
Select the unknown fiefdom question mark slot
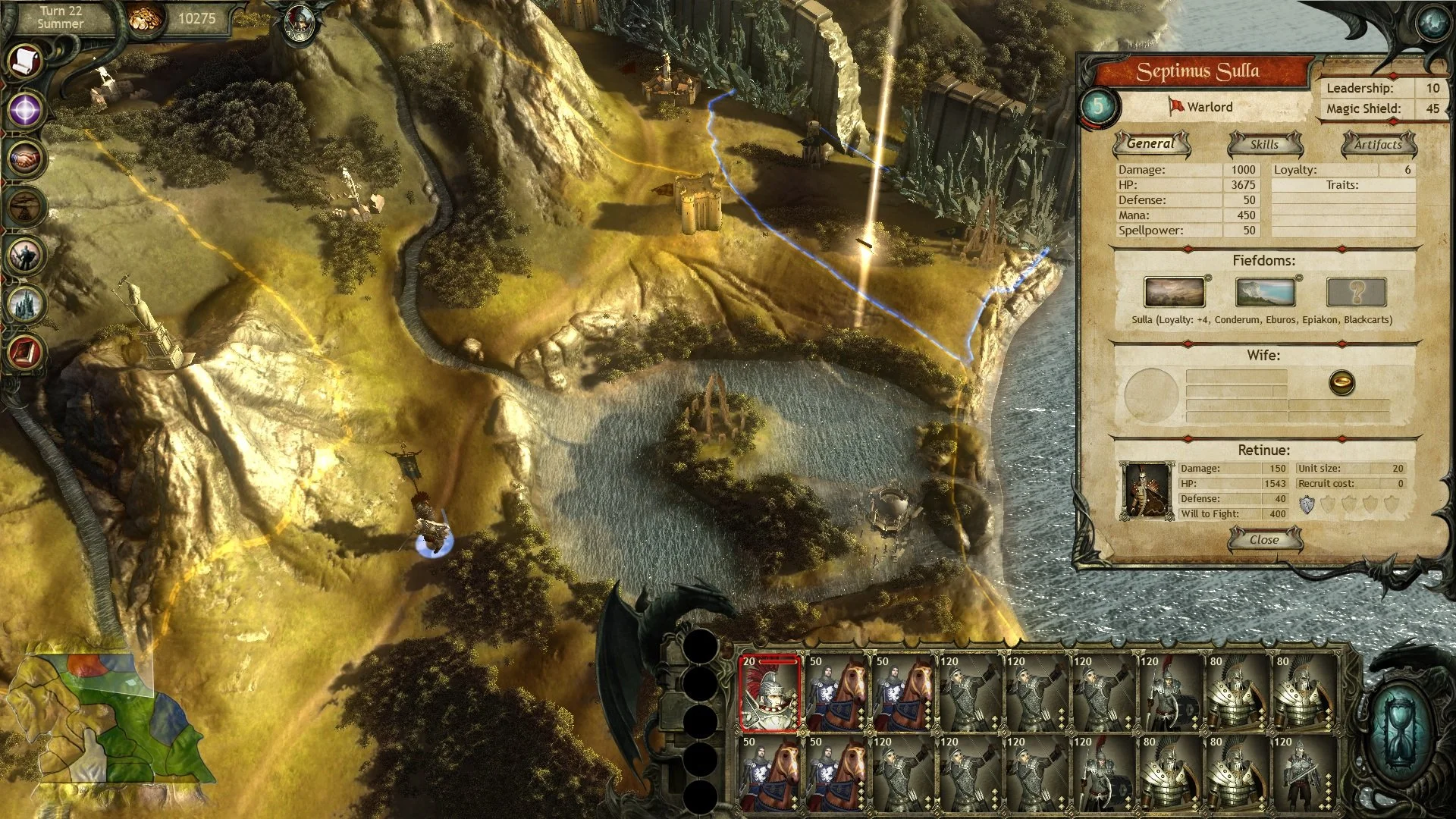[1356, 290]
